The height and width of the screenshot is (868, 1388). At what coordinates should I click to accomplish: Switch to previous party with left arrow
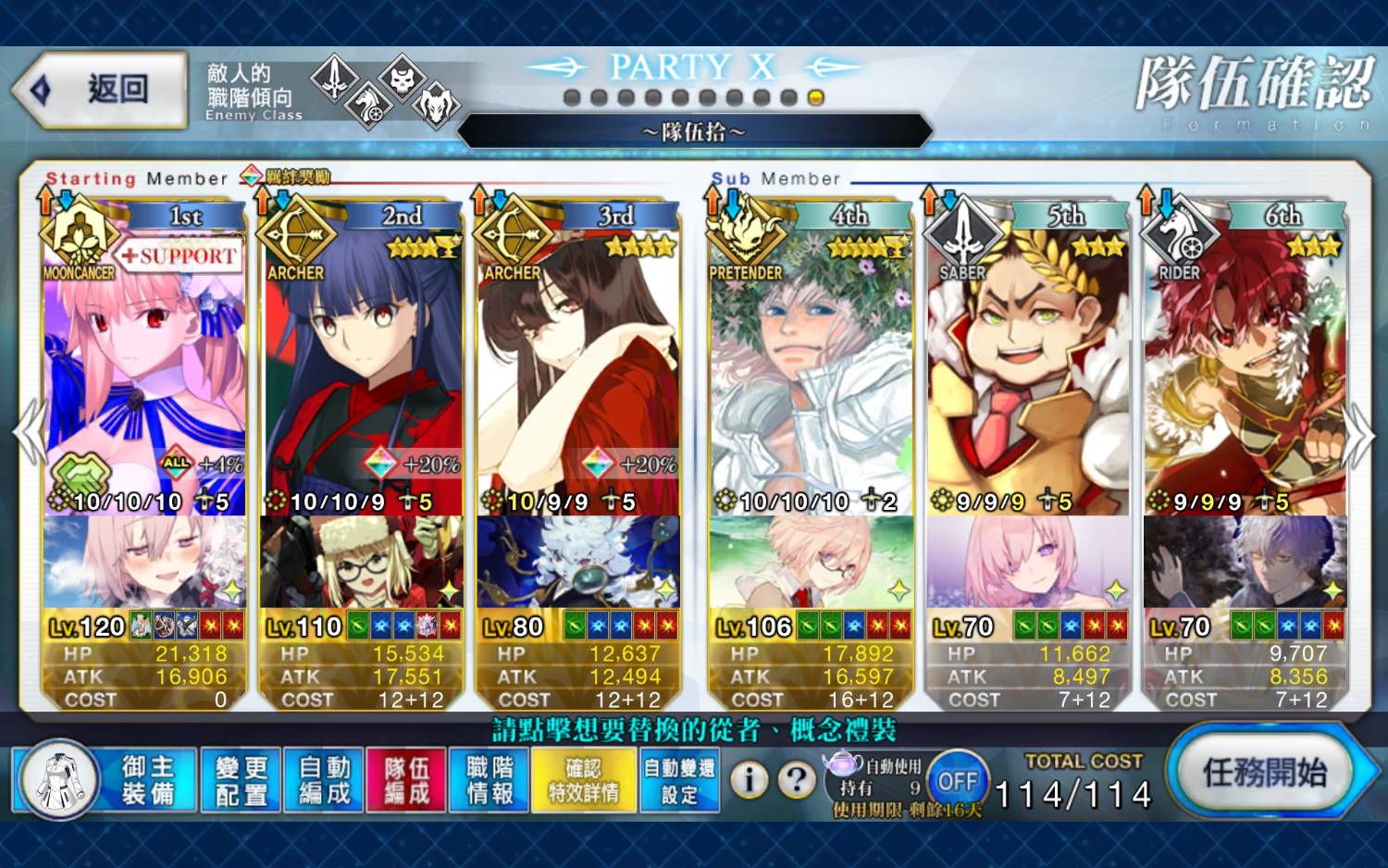28,433
